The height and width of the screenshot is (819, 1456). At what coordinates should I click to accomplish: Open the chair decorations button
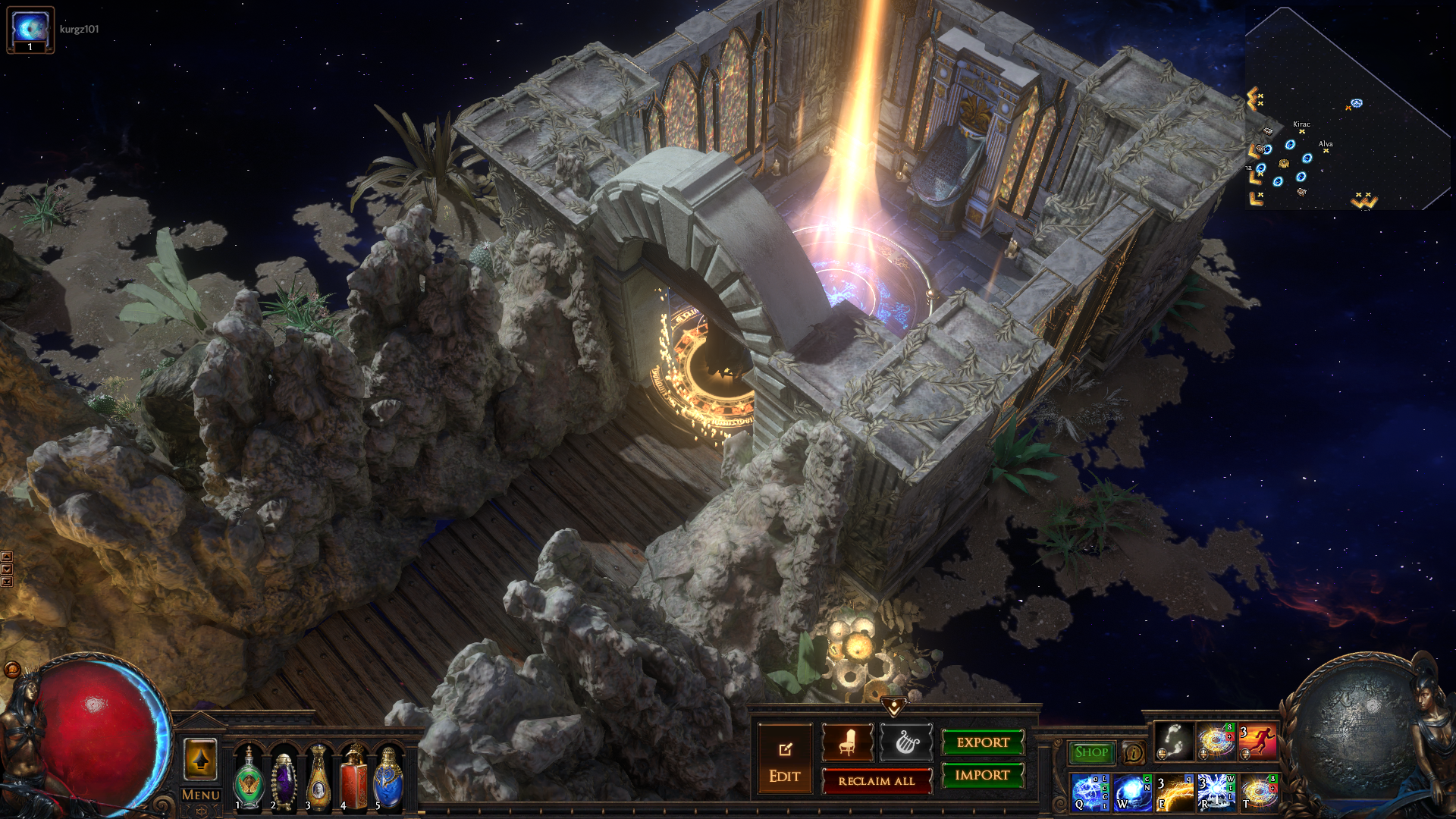tap(848, 742)
